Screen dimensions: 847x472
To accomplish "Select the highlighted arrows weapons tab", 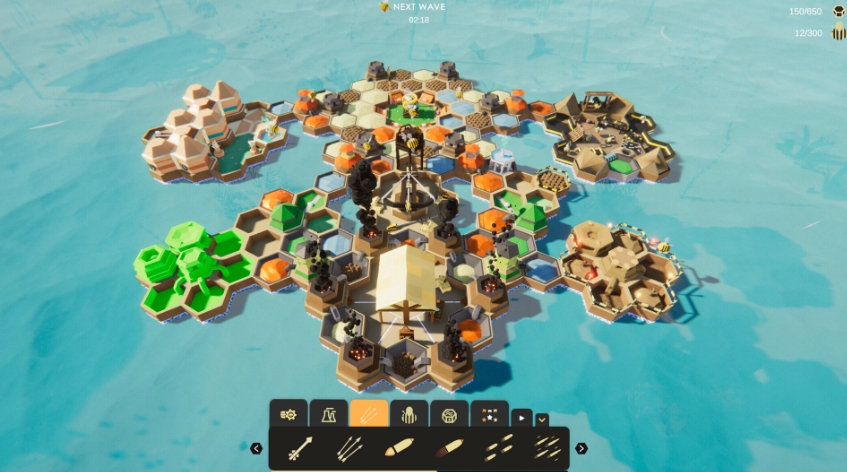I will (x=368, y=414).
